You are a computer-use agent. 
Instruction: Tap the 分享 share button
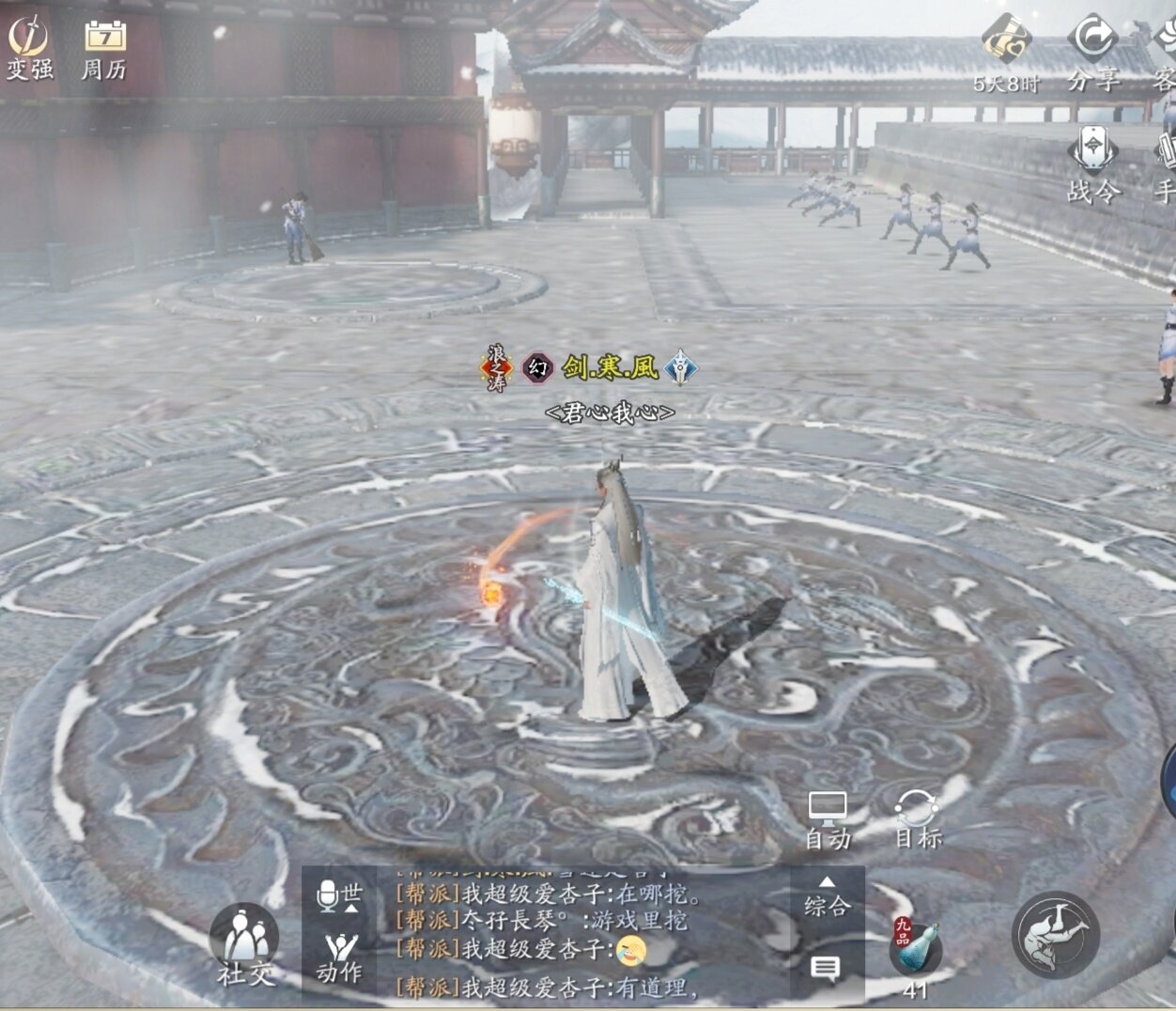pyautogui.click(x=1092, y=52)
